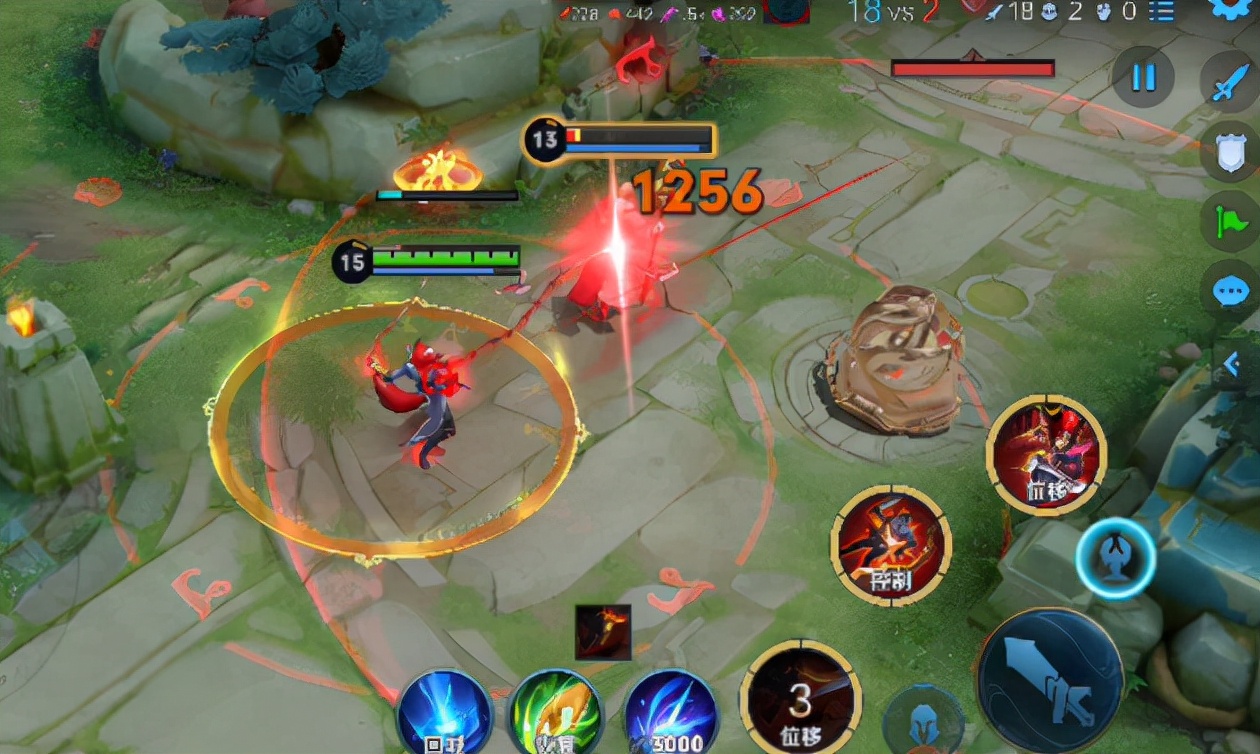
Task: Activate the 回城 recall spell
Action: (445, 714)
